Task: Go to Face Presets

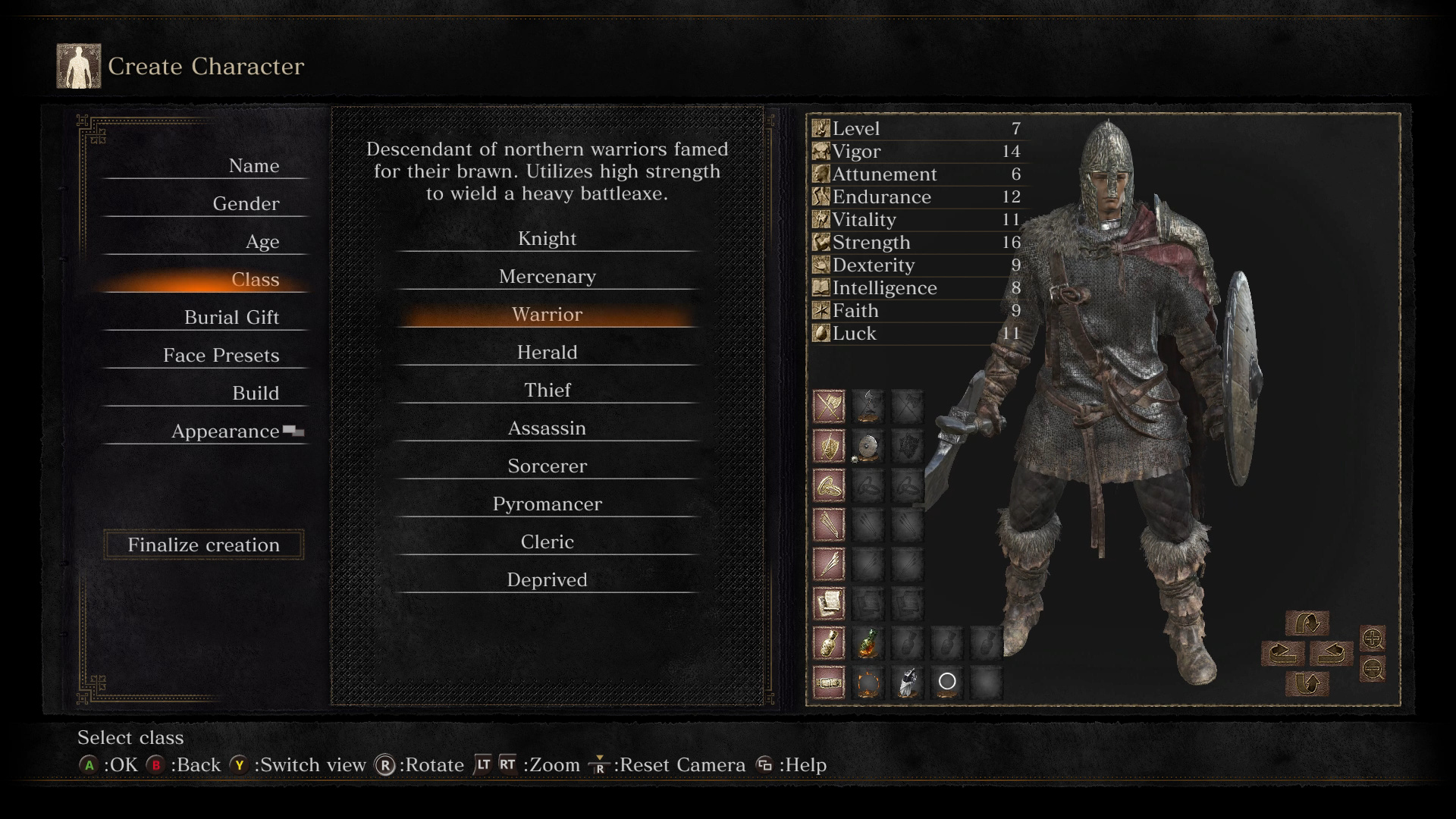Action: point(221,356)
